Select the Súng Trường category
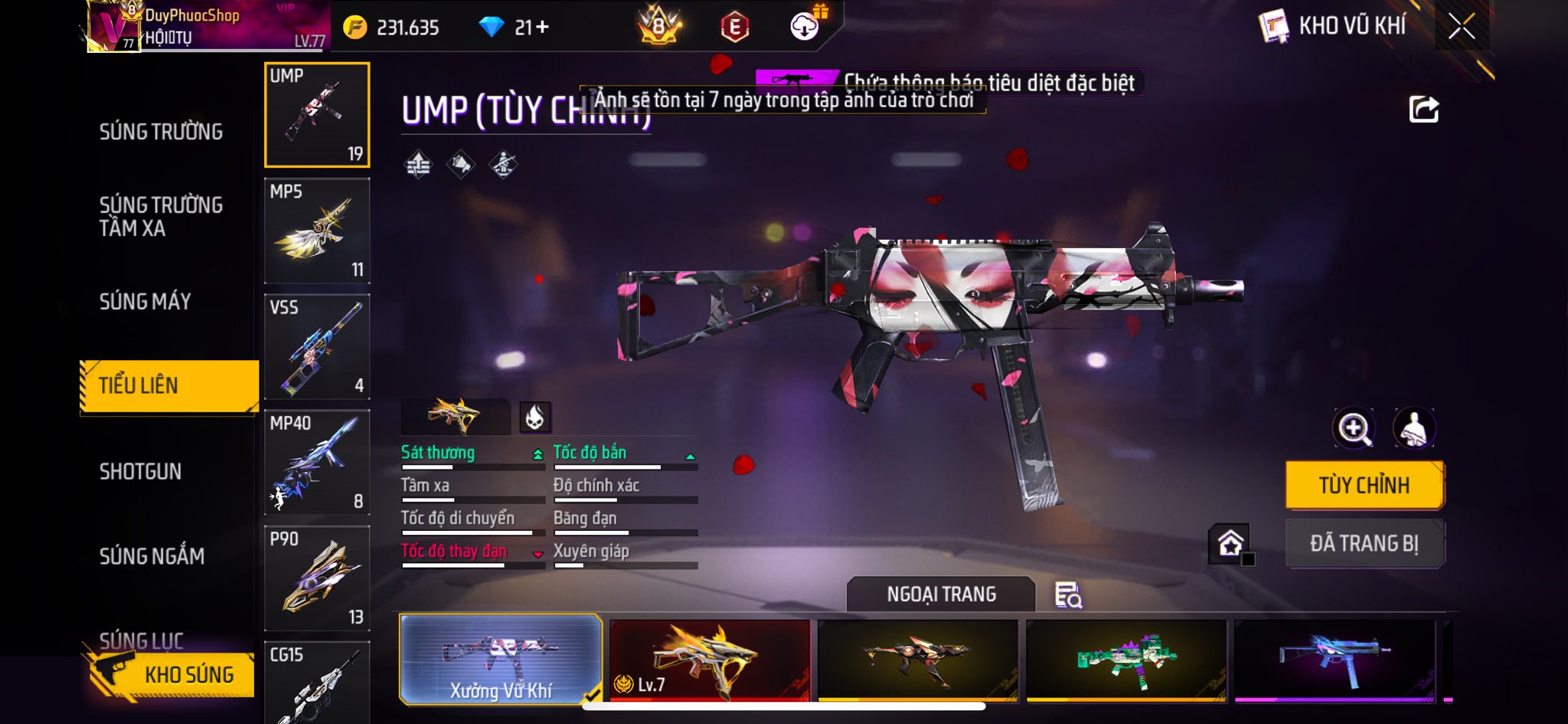Image resolution: width=1568 pixels, height=724 pixels. pos(161,132)
